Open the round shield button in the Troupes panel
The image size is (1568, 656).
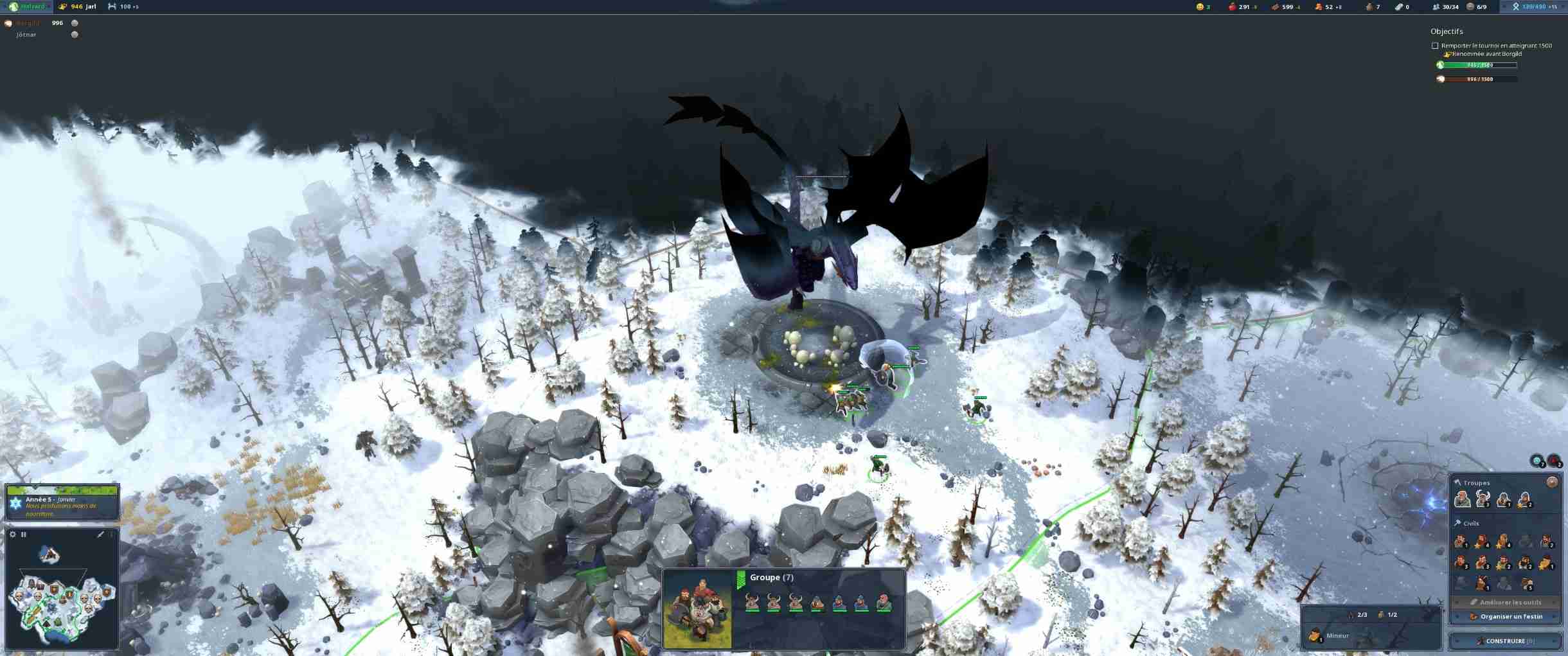pos(1552,482)
